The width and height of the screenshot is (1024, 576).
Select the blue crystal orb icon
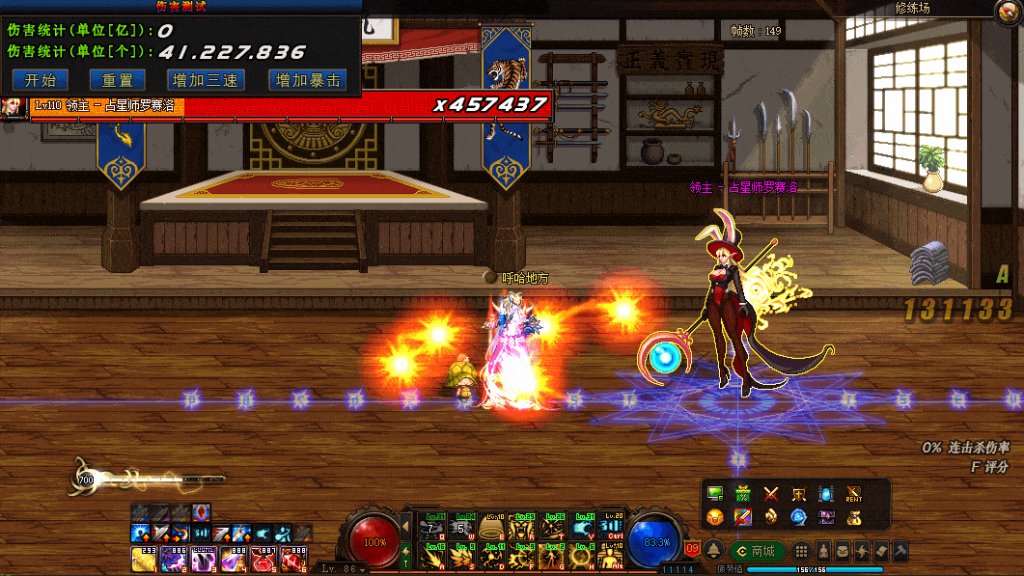pyautogui.click(x=798, y=517)
